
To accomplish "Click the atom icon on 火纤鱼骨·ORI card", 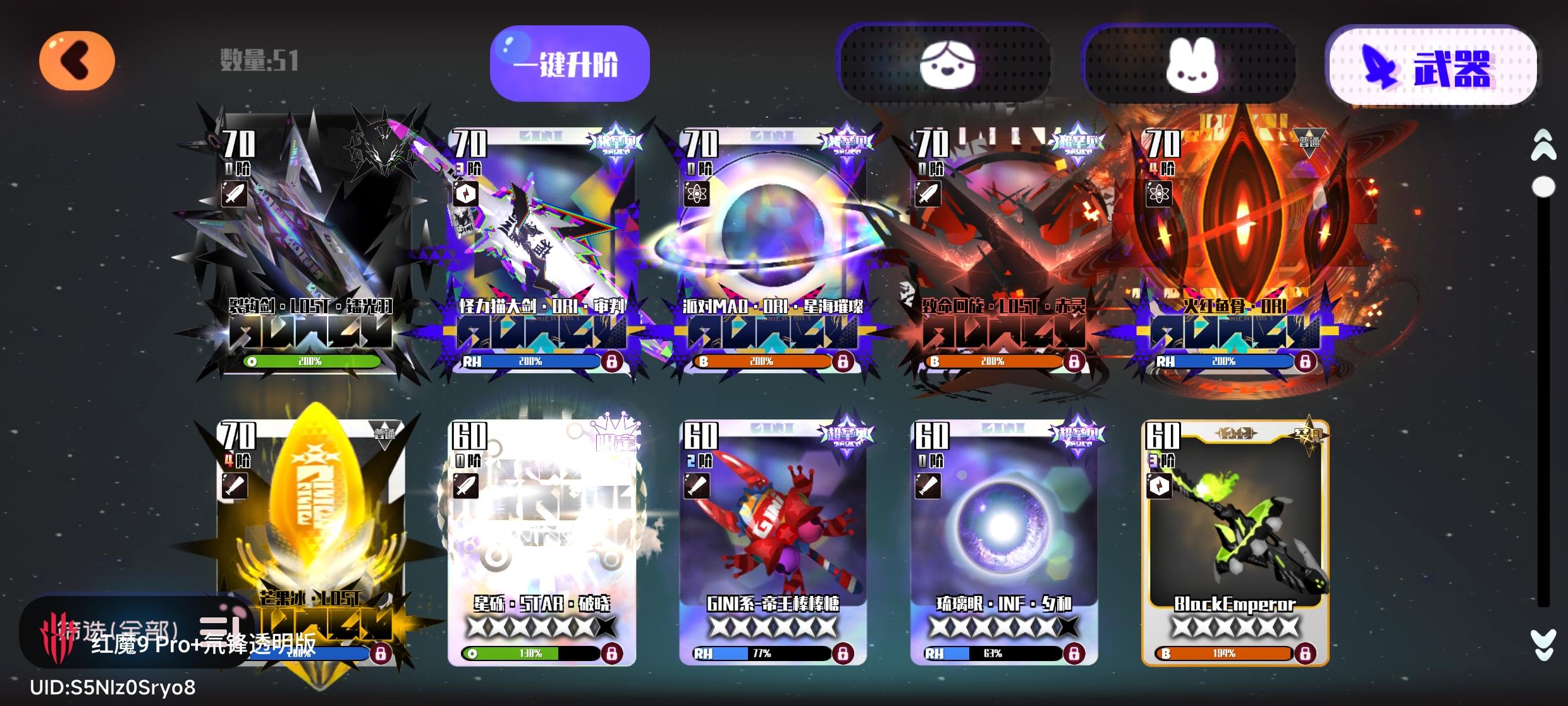I will tap(1159, 194).
